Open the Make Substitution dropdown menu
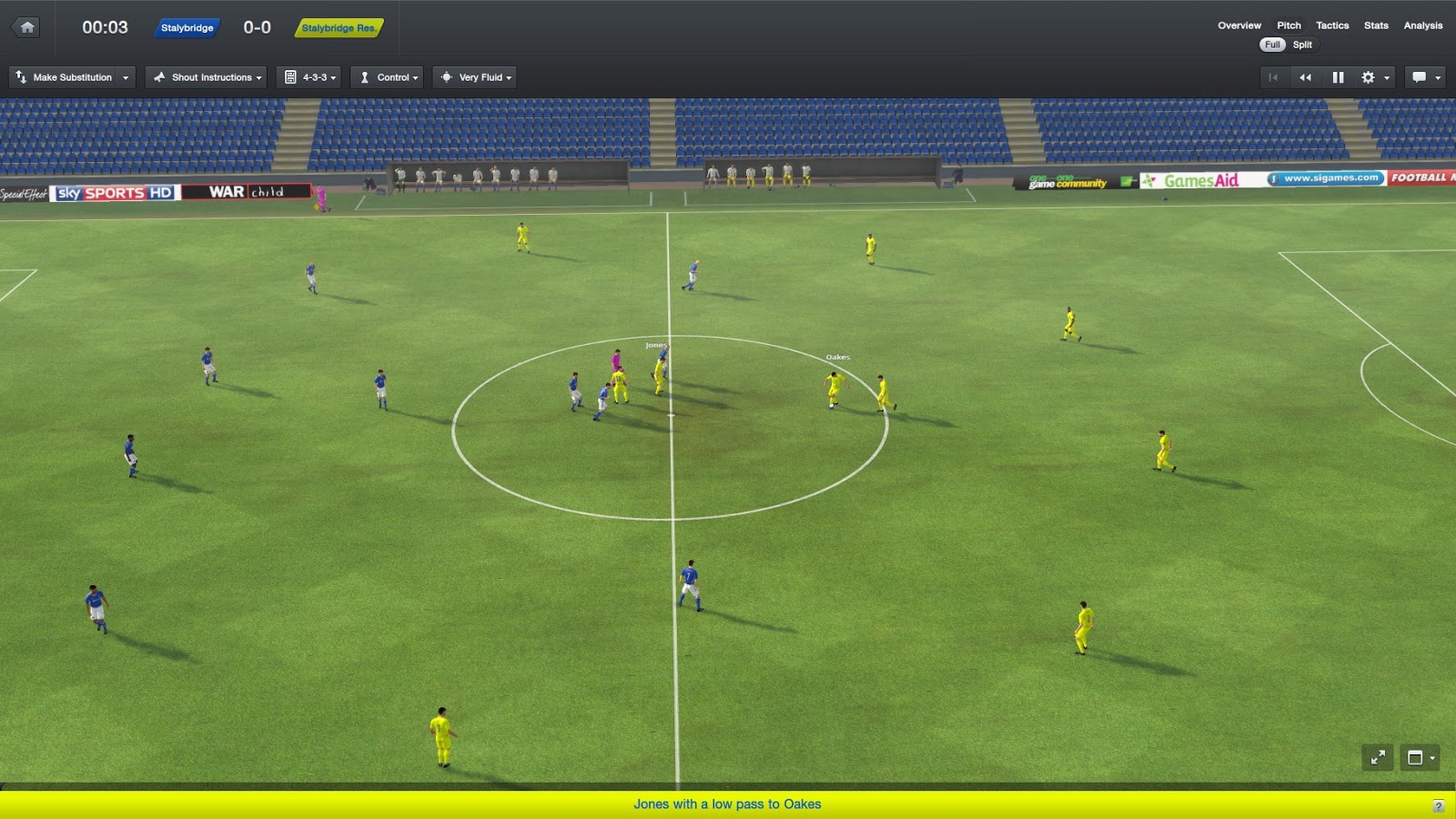The height and width of the screenshot is (819, 1456). click(x=125, y=77)
